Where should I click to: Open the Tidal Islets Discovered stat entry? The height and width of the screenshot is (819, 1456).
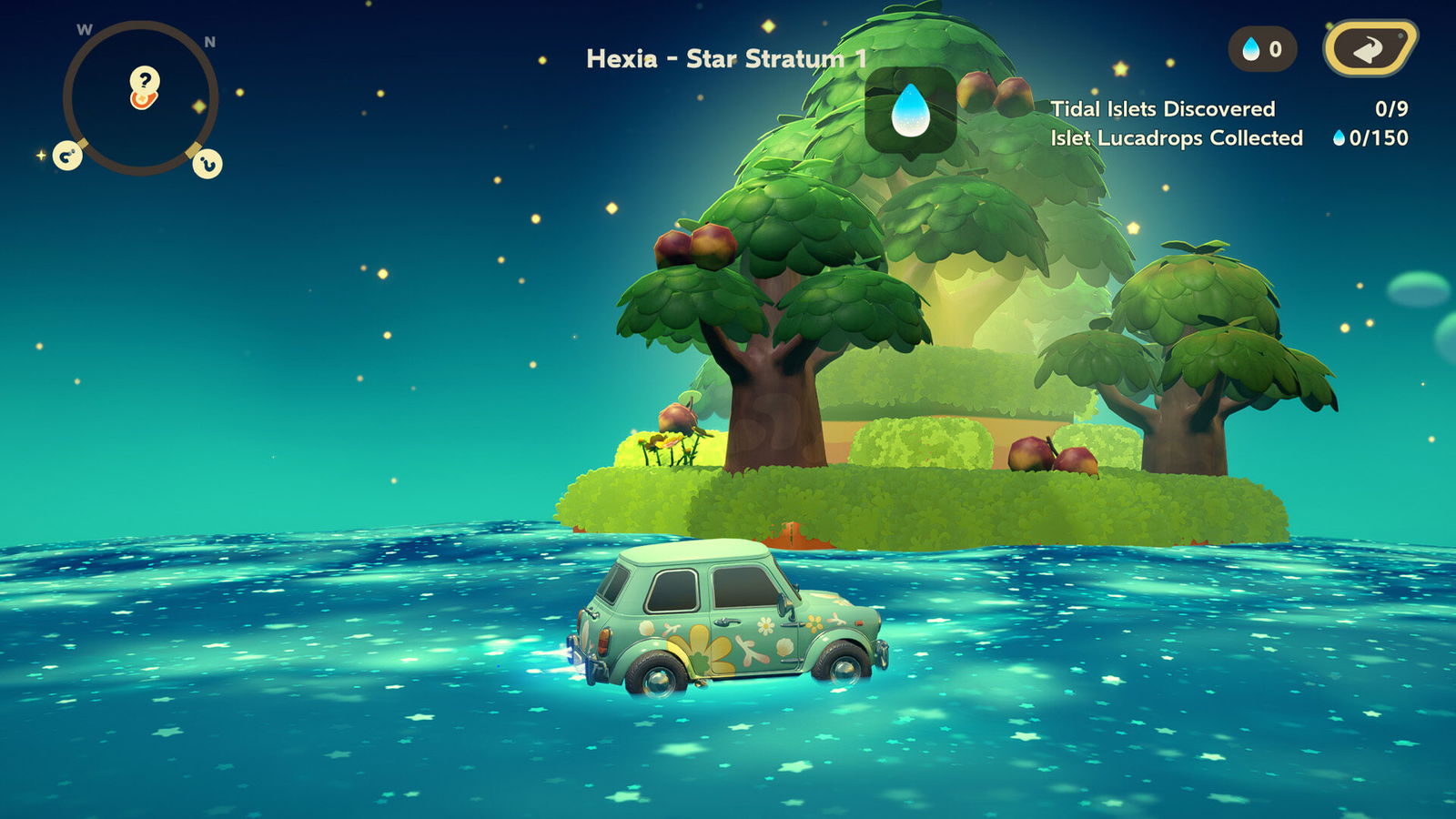pyautogui.click(x=1163, y=107)
